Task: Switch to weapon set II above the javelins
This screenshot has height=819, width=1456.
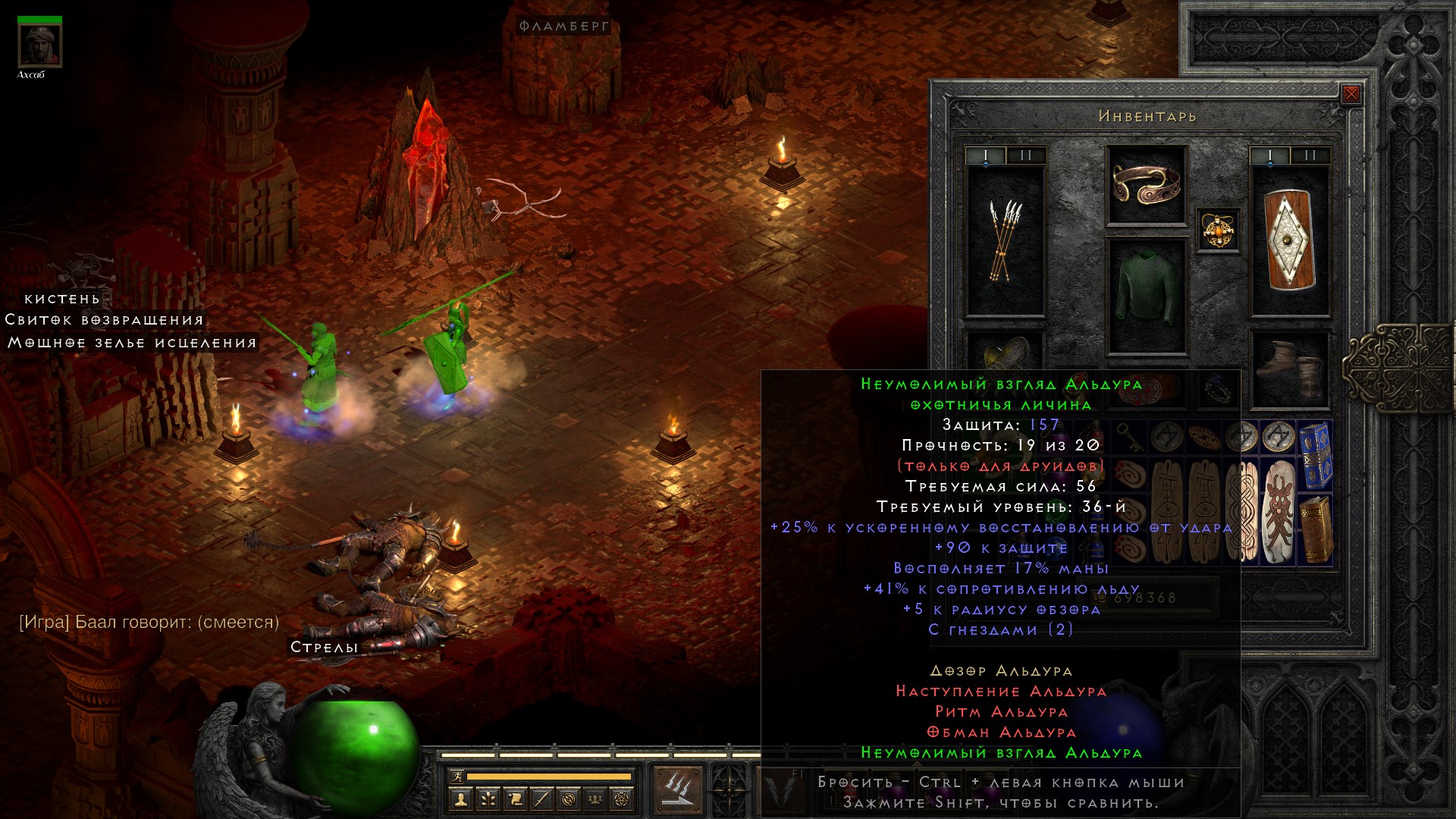Action: 1026,155
